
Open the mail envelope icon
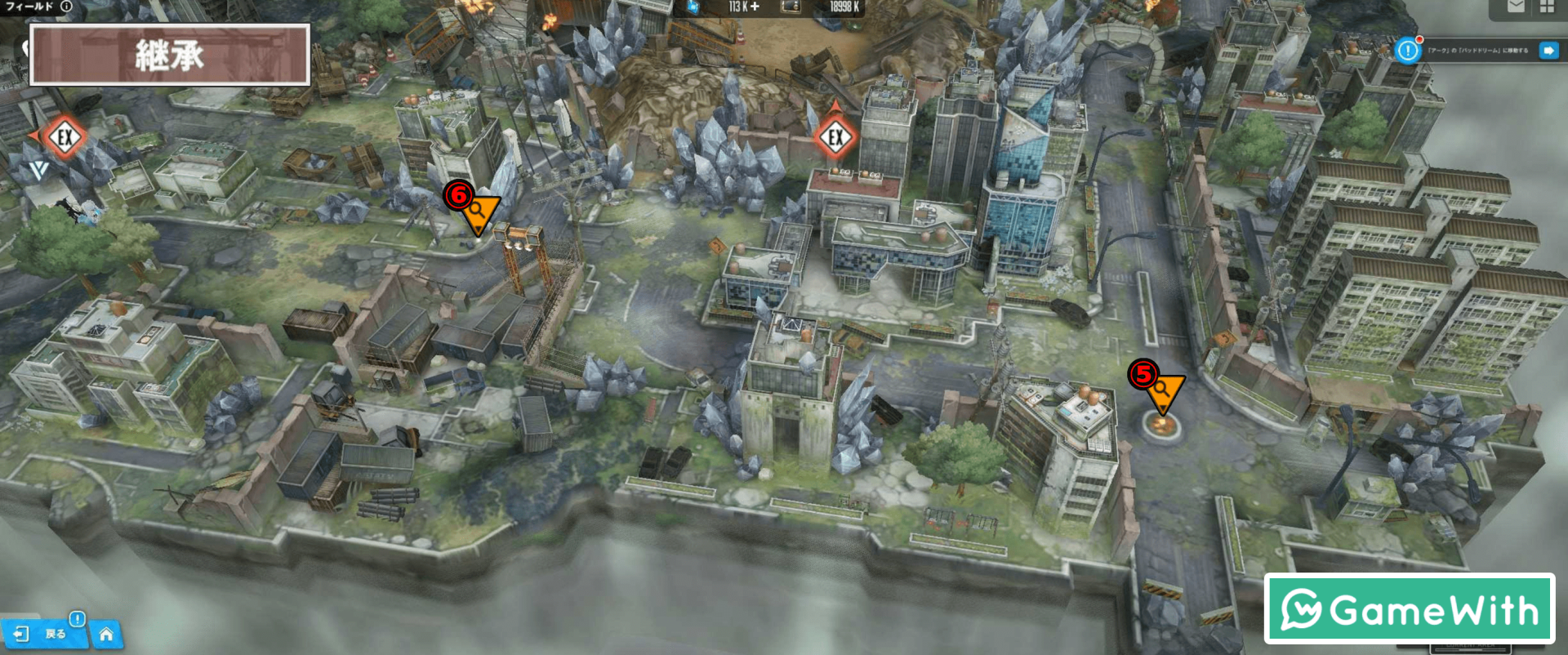coord(1516,7)
